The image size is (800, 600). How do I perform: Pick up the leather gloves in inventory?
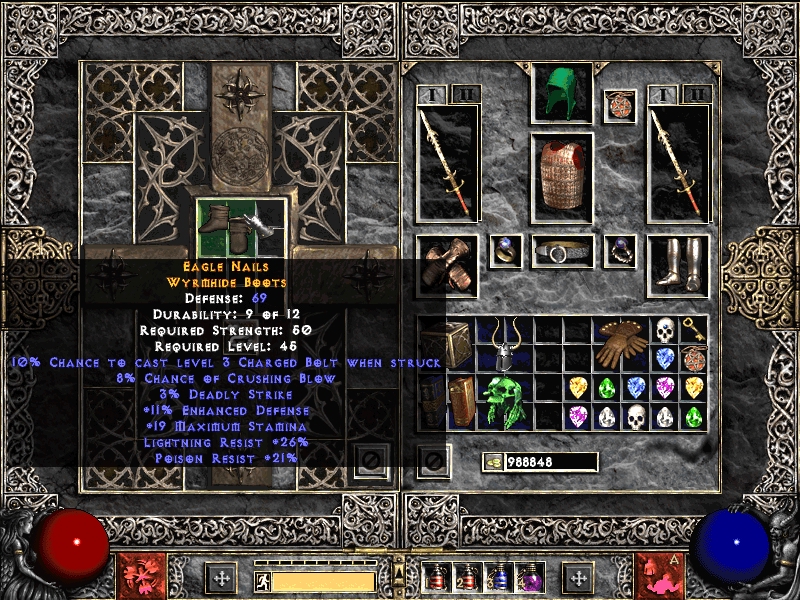[620, 343]
